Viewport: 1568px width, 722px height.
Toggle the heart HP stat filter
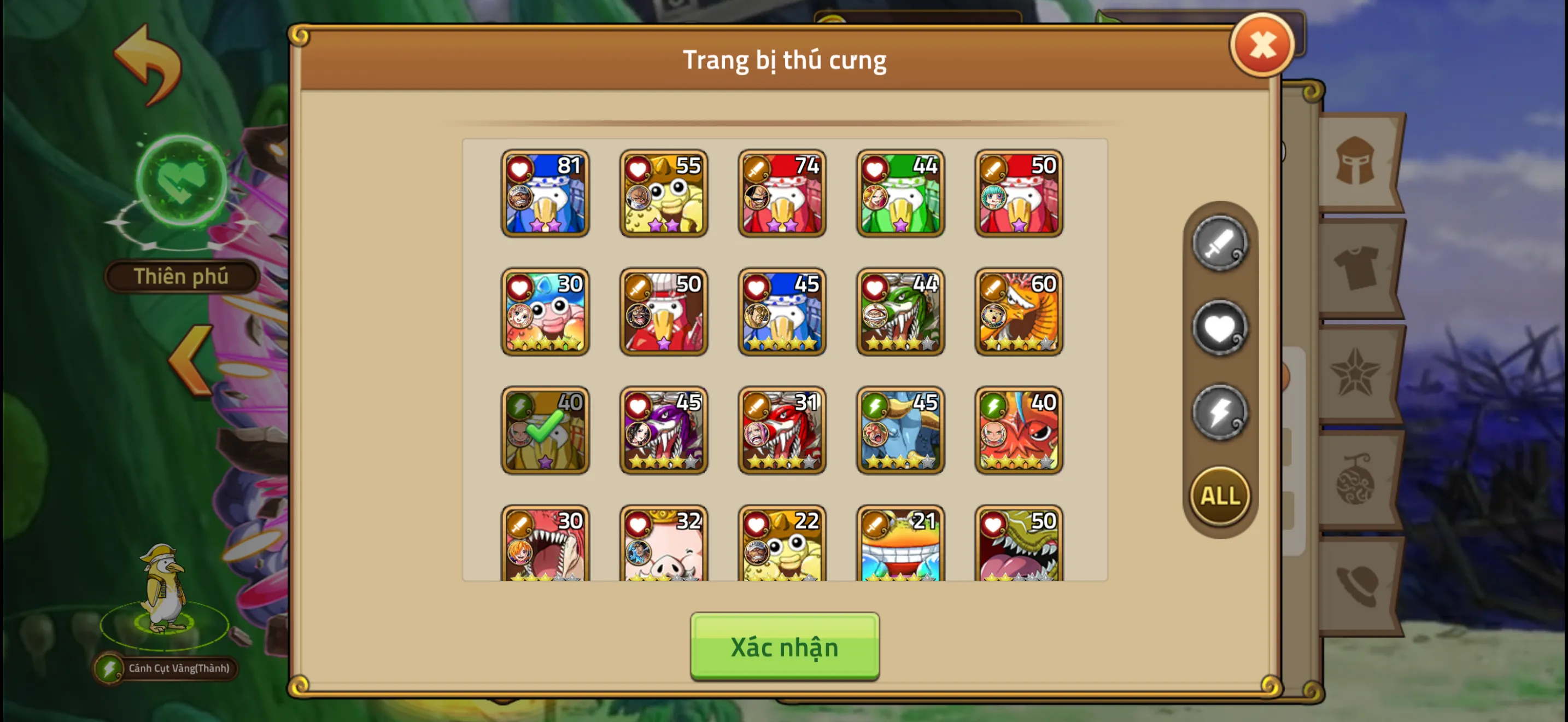[1220, 328]
